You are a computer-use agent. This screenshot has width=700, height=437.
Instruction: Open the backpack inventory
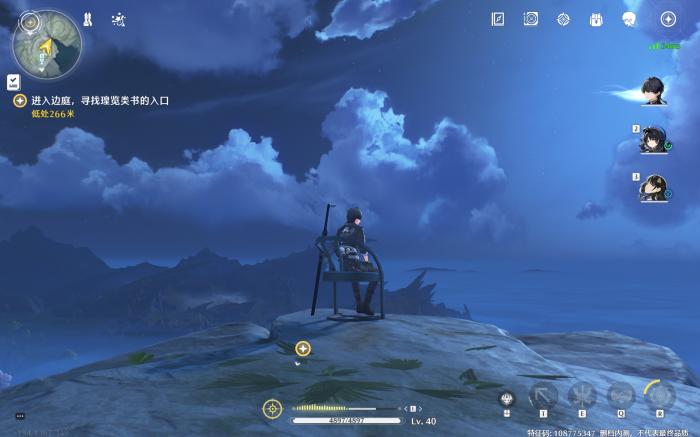[597, 19]
